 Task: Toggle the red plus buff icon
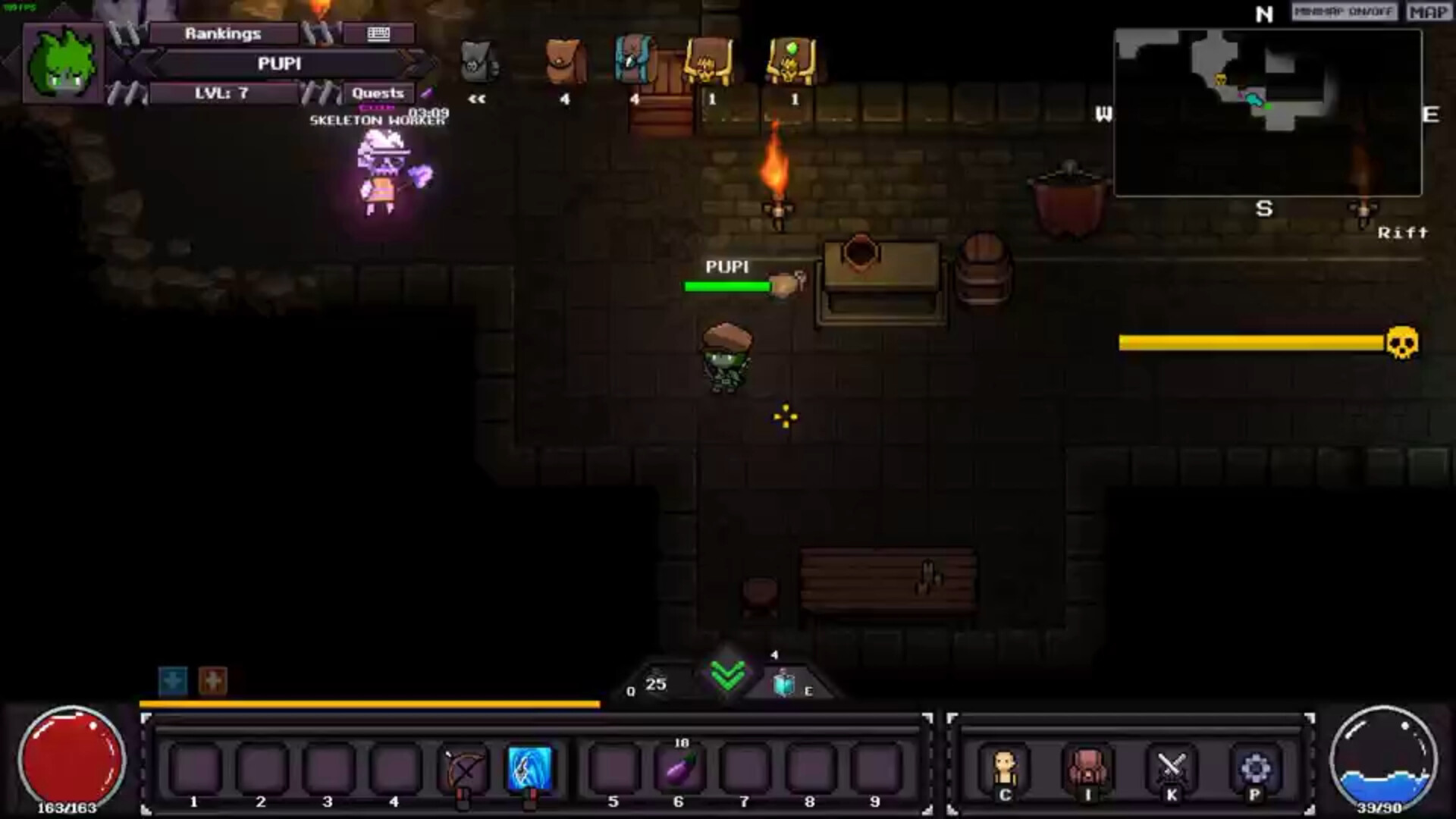[212, 680]
